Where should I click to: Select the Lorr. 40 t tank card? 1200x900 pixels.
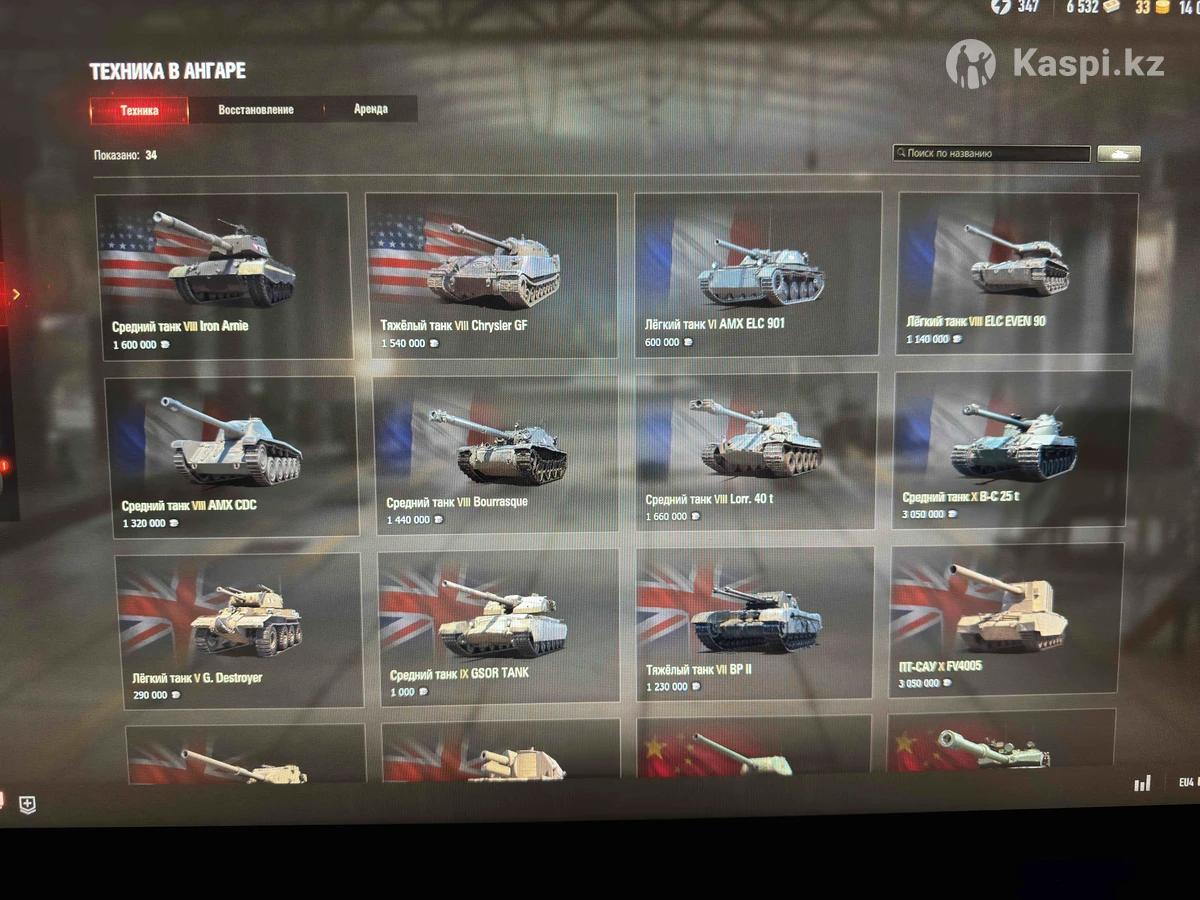tap(757, 452)
